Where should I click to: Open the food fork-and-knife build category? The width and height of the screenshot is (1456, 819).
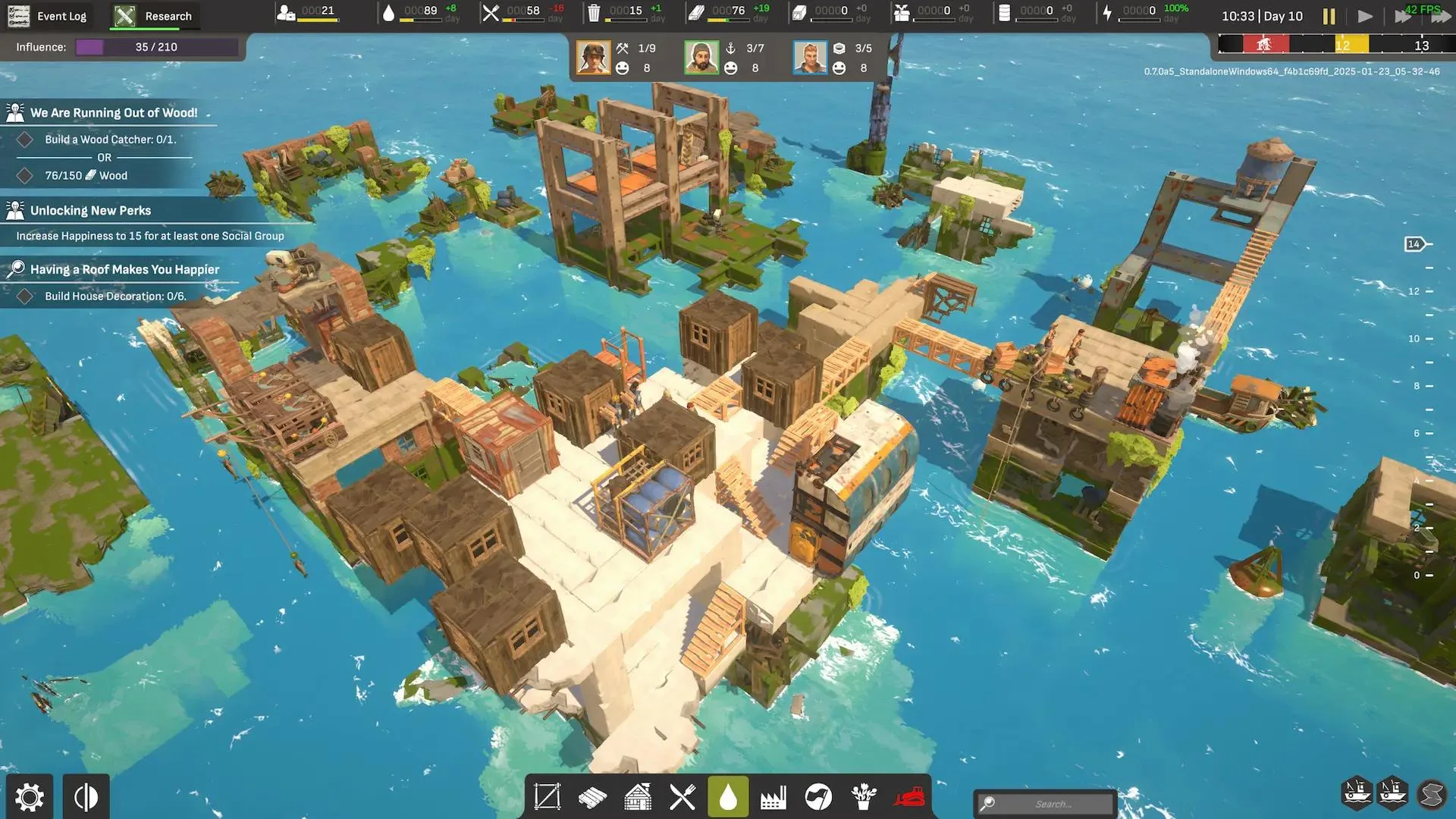click(682, 797)
